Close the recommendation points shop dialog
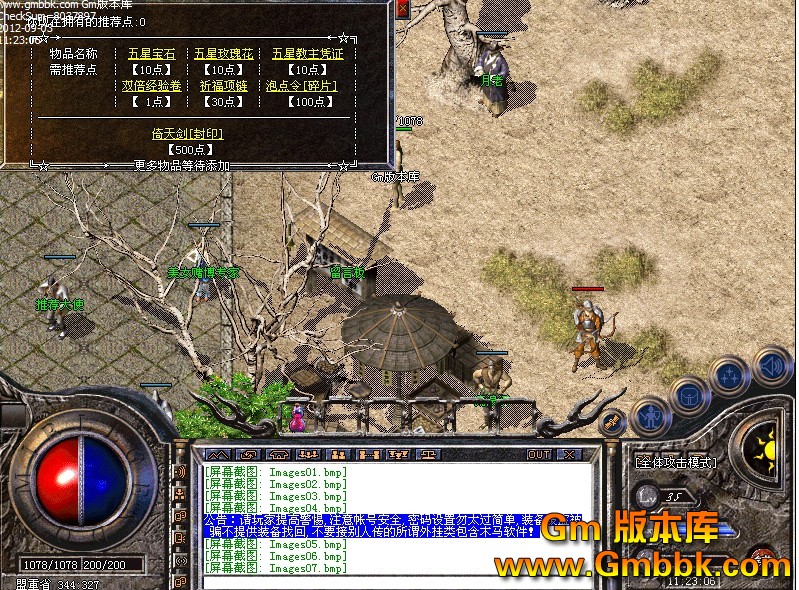This screenshot has height=590, width=799. coord(402,9)
